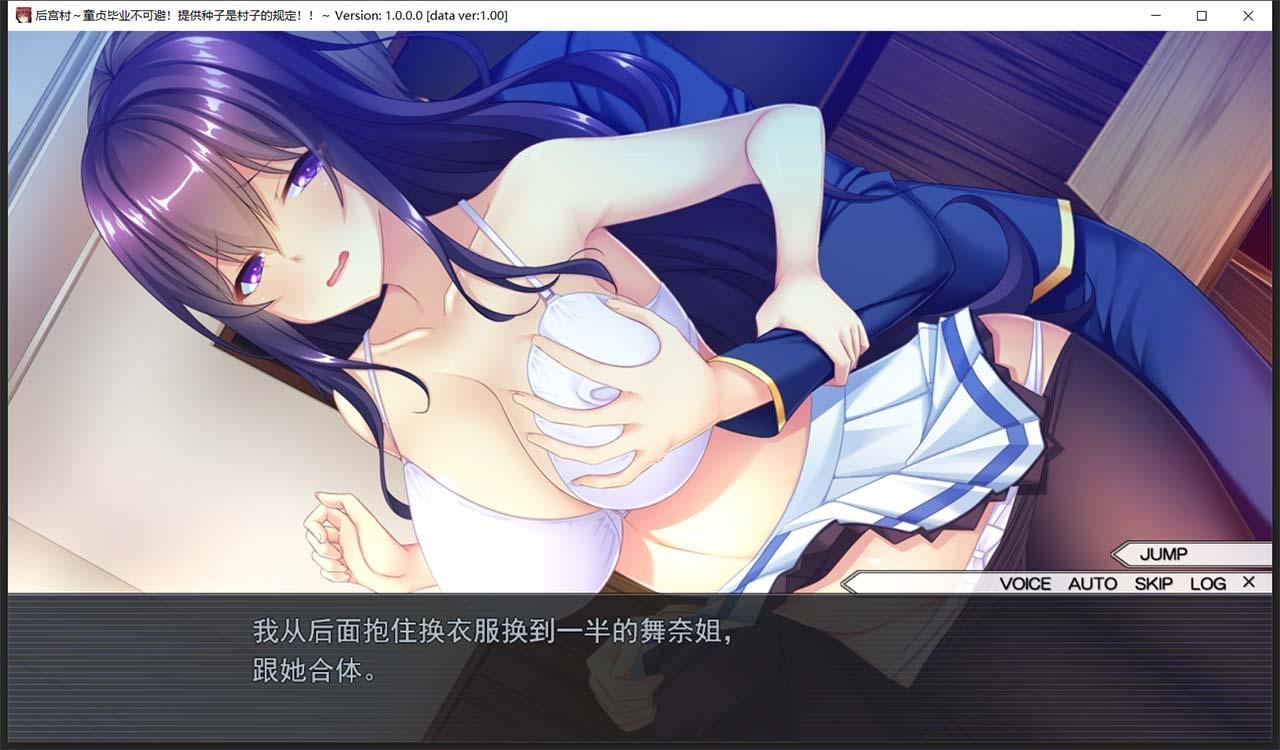Disable AUTO mode by clicking AUTO again
1280x750 pixels.
[x=1093, y=583]
